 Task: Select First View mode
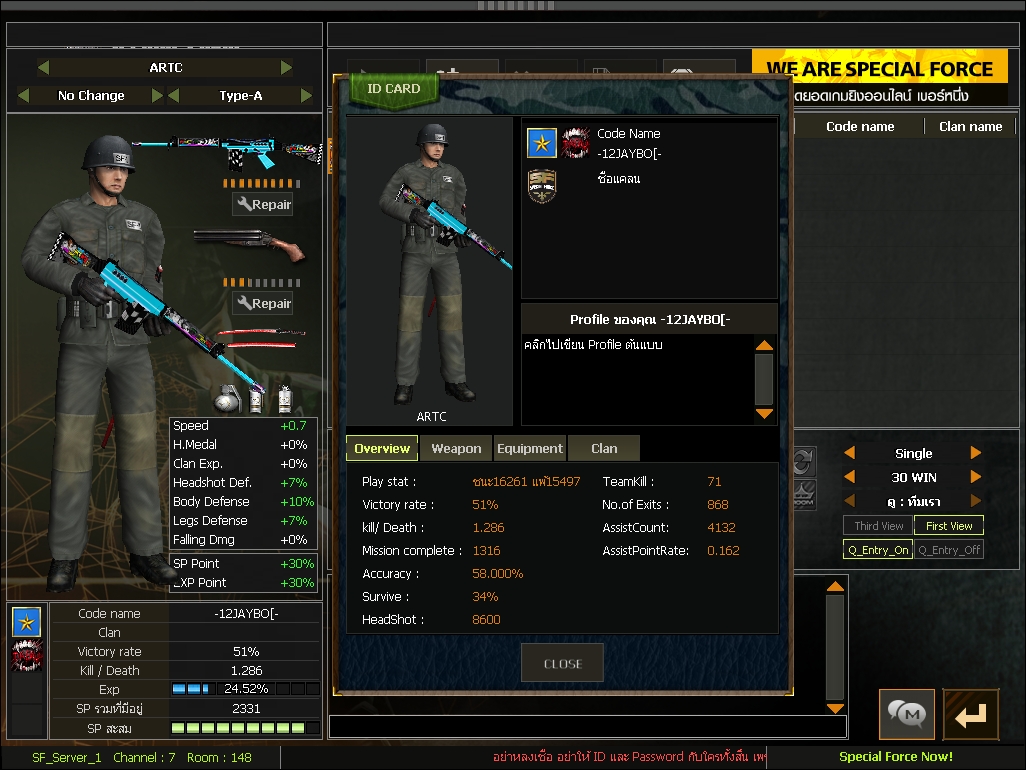click(948, 526)
